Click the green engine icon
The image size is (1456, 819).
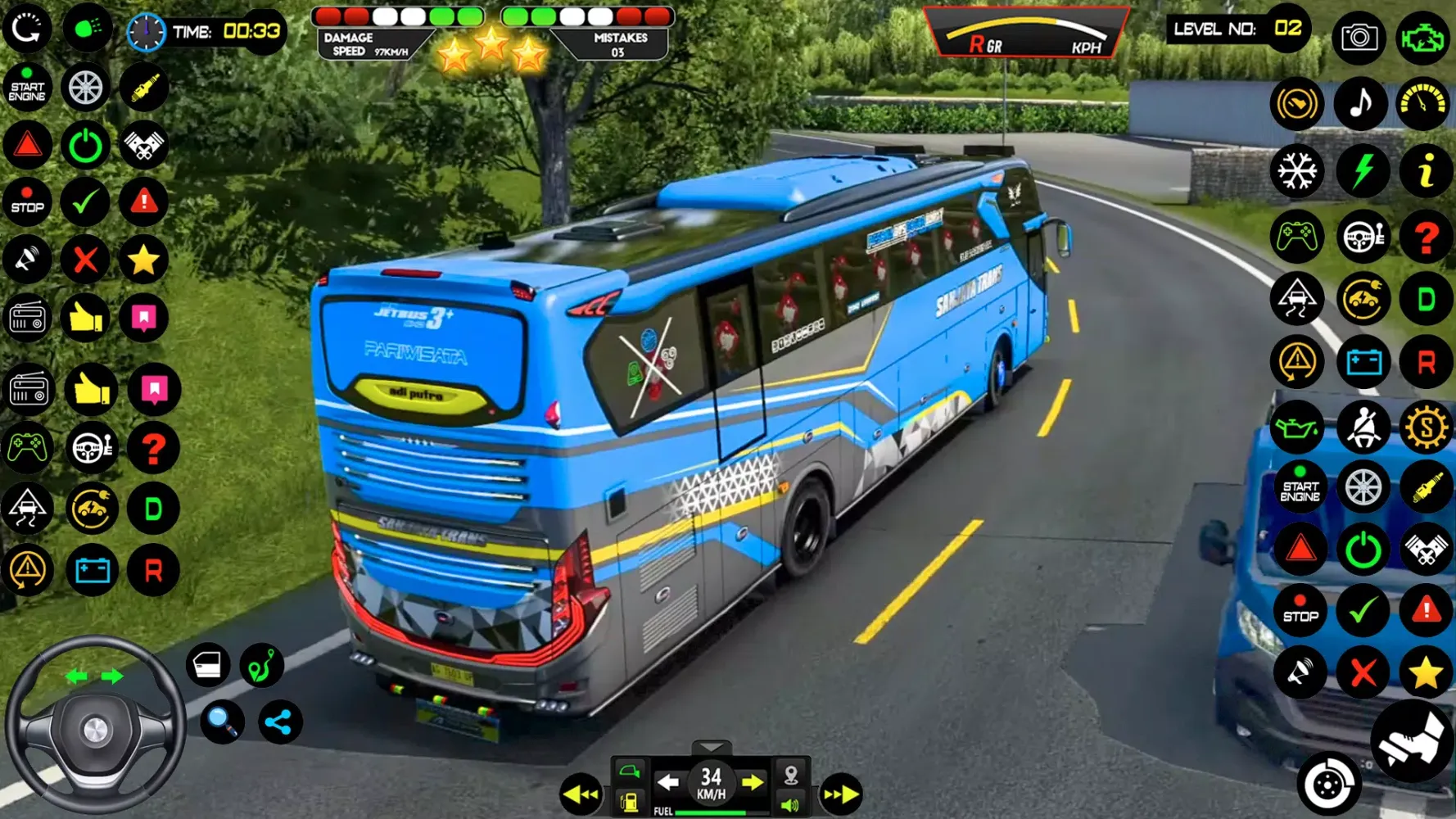click(x=1423, y=37)
